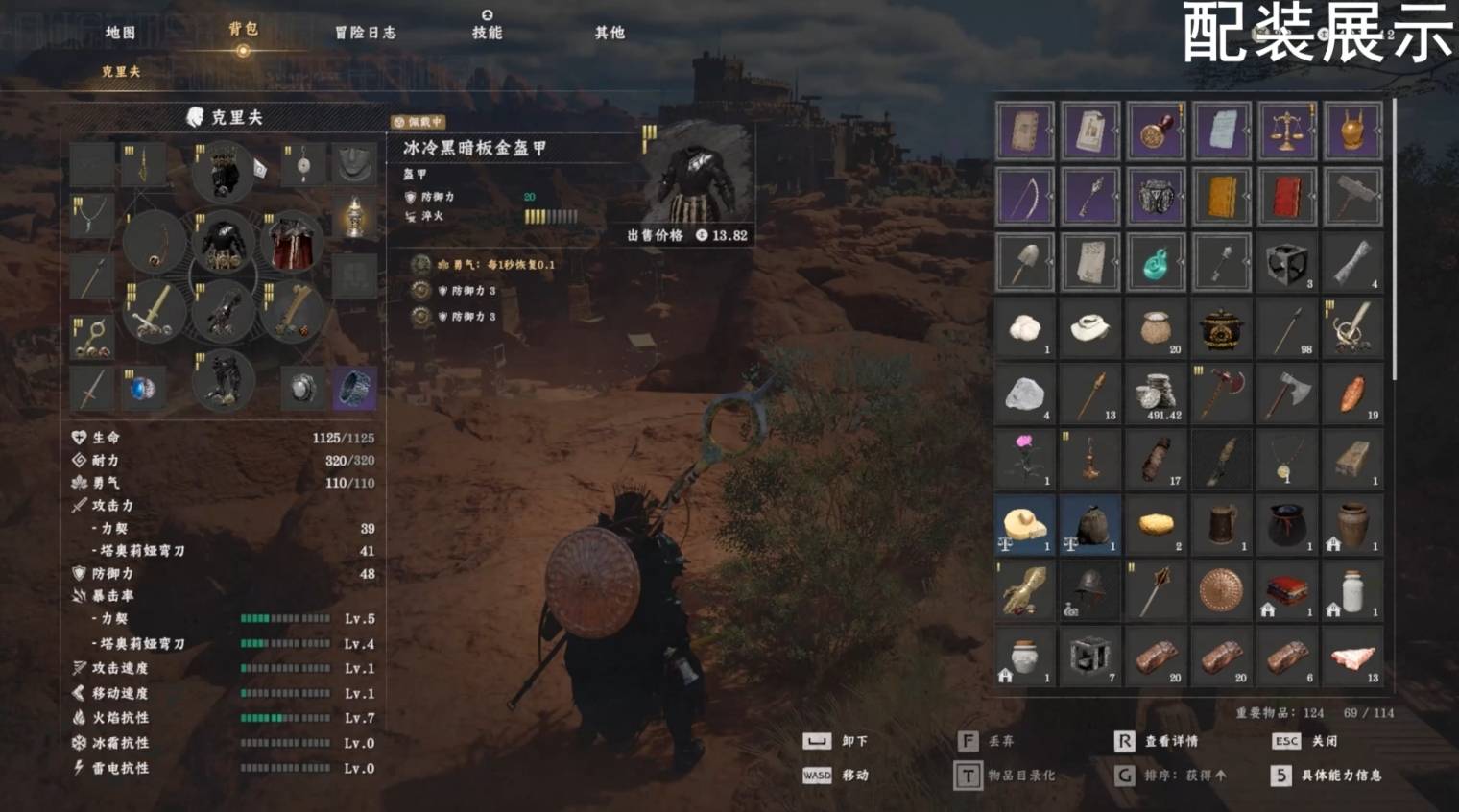The width and height of the screenshot is (1459, 812).
Task: Open the 其他 tab
Action: (610, 33)
